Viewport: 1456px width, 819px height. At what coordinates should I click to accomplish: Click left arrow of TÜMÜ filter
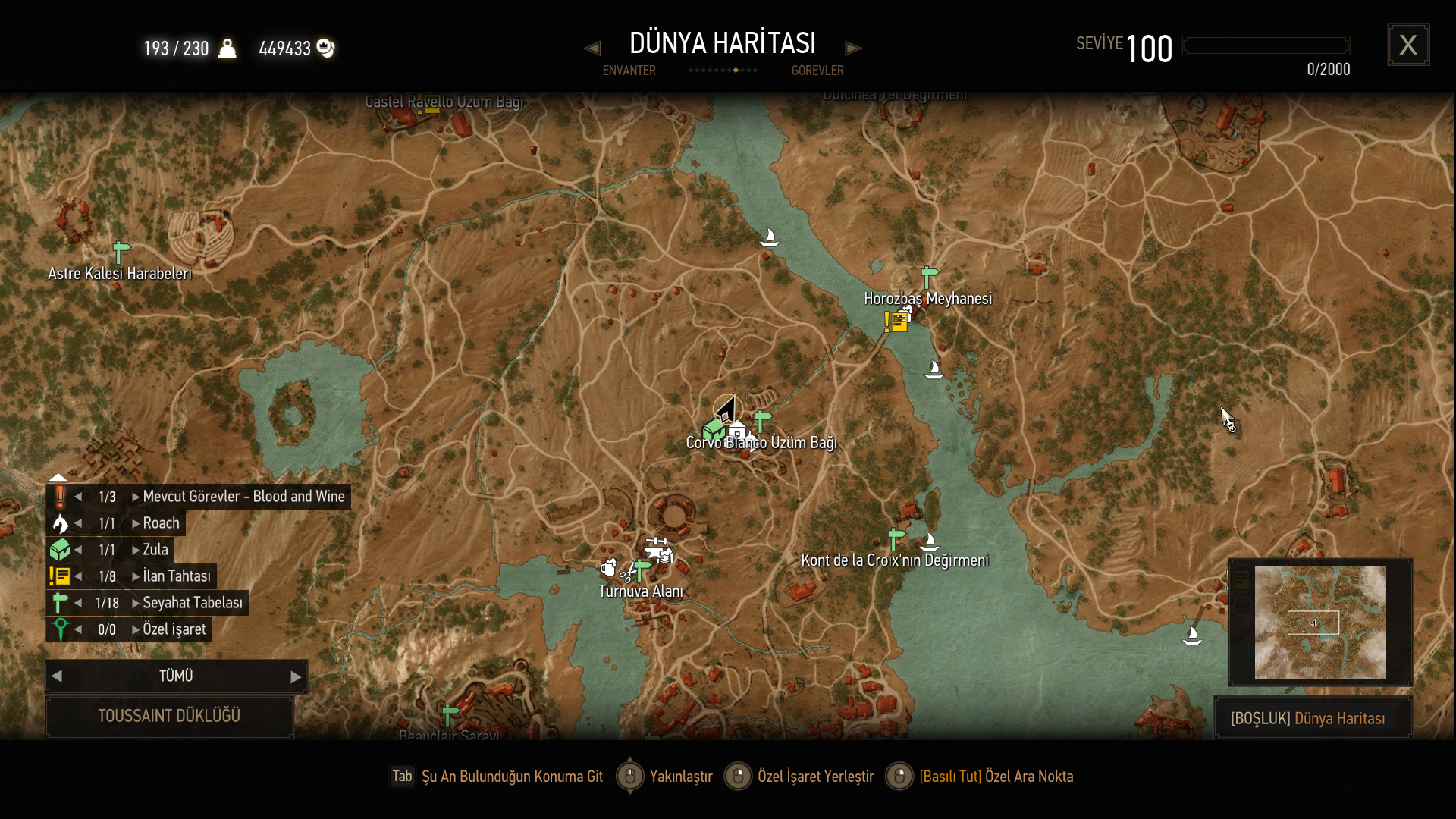point(57,676)
